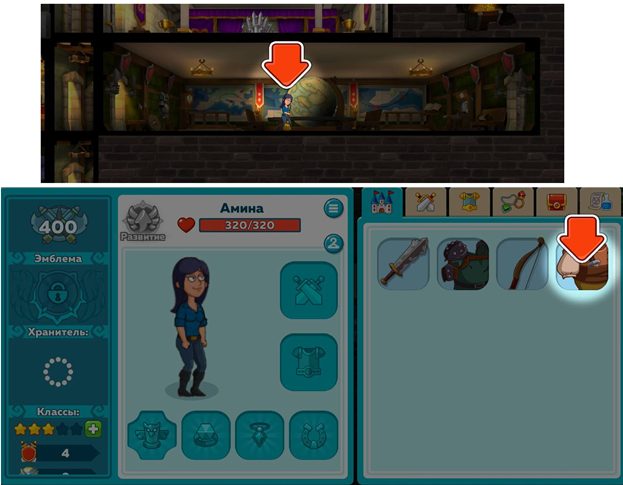Choose the helmet mask equipment slot
Screen dimensions: 623x485
coord(152,435)
